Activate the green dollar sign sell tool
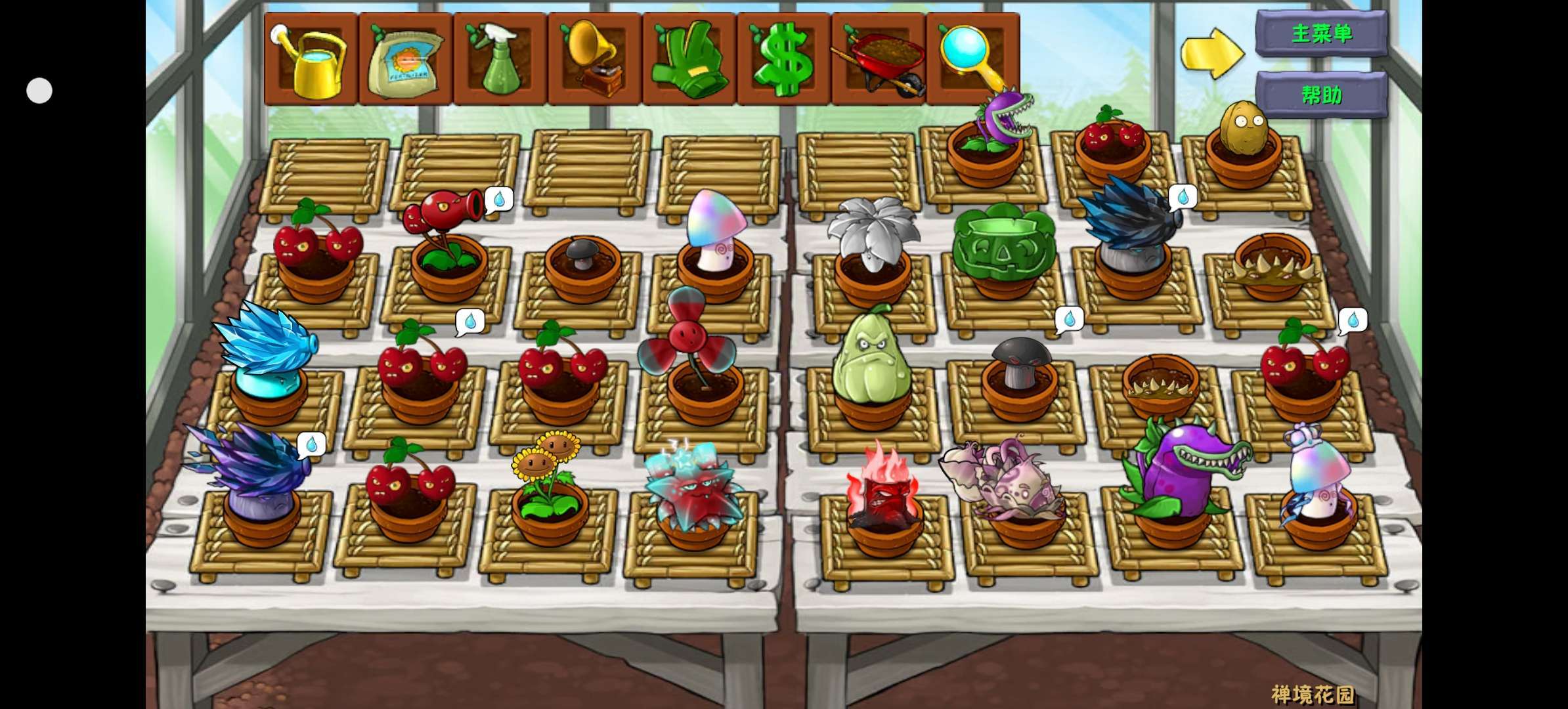 click(x=784, y=59)
